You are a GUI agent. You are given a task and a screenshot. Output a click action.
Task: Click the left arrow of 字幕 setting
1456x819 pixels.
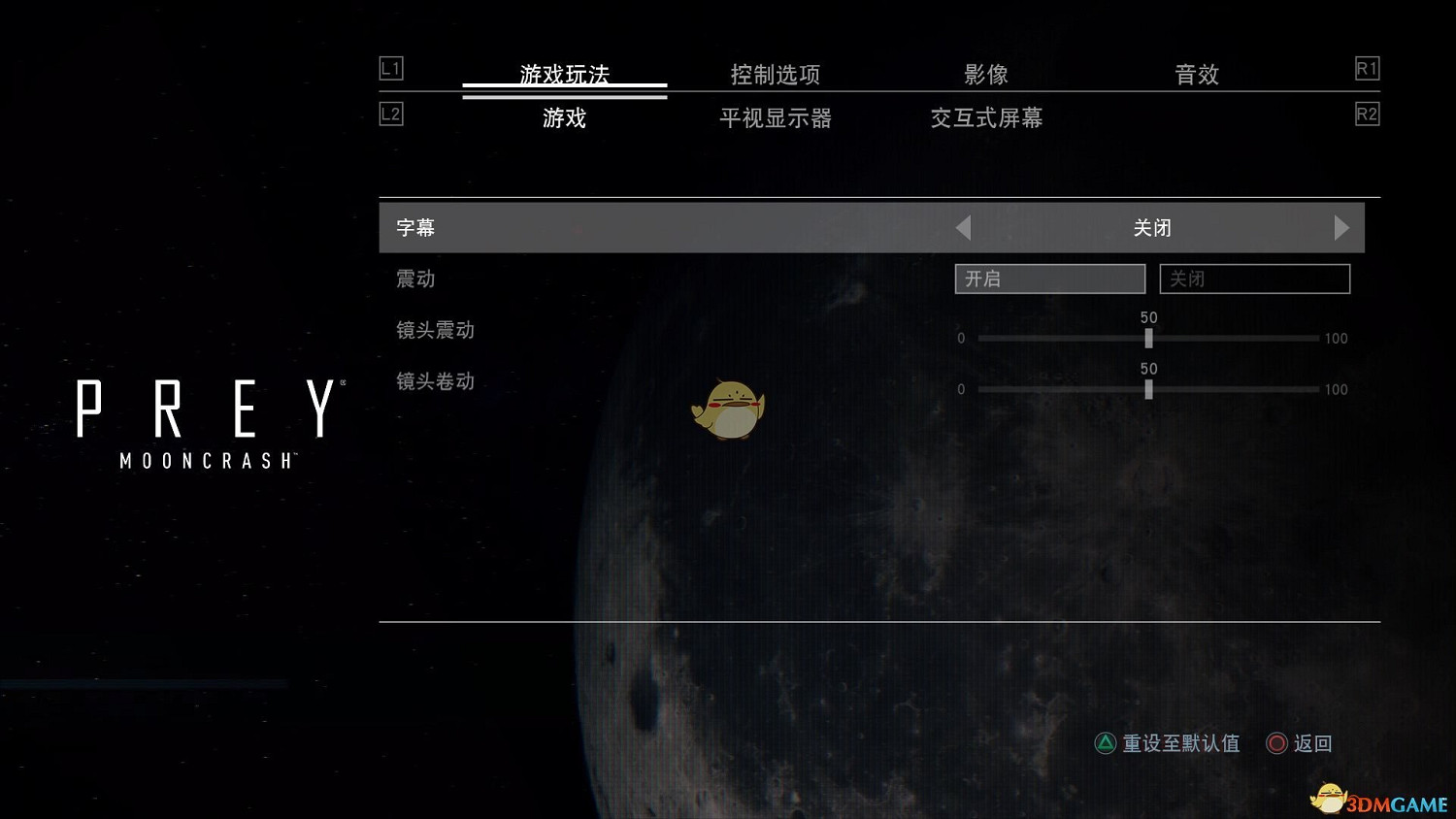coord(962,227)
